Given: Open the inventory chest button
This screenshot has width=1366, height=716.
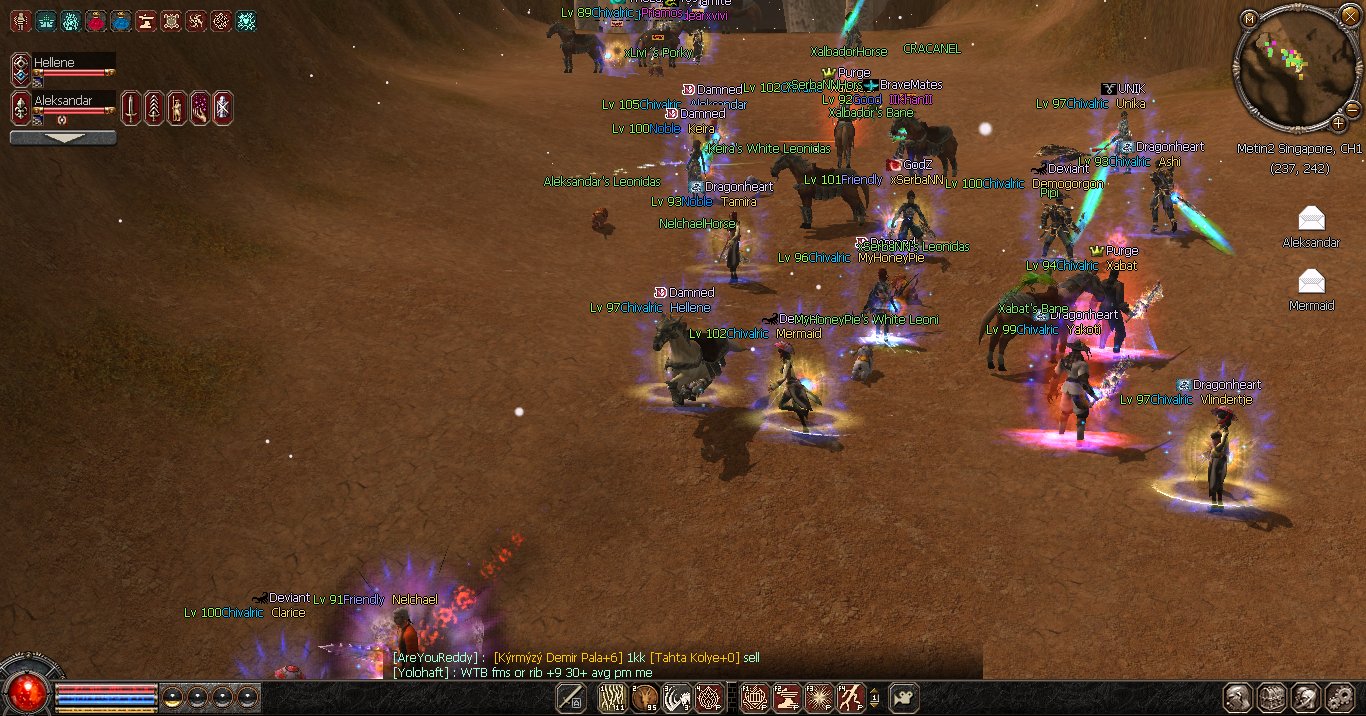Looking at the screenshot, I should [1272, 698].
